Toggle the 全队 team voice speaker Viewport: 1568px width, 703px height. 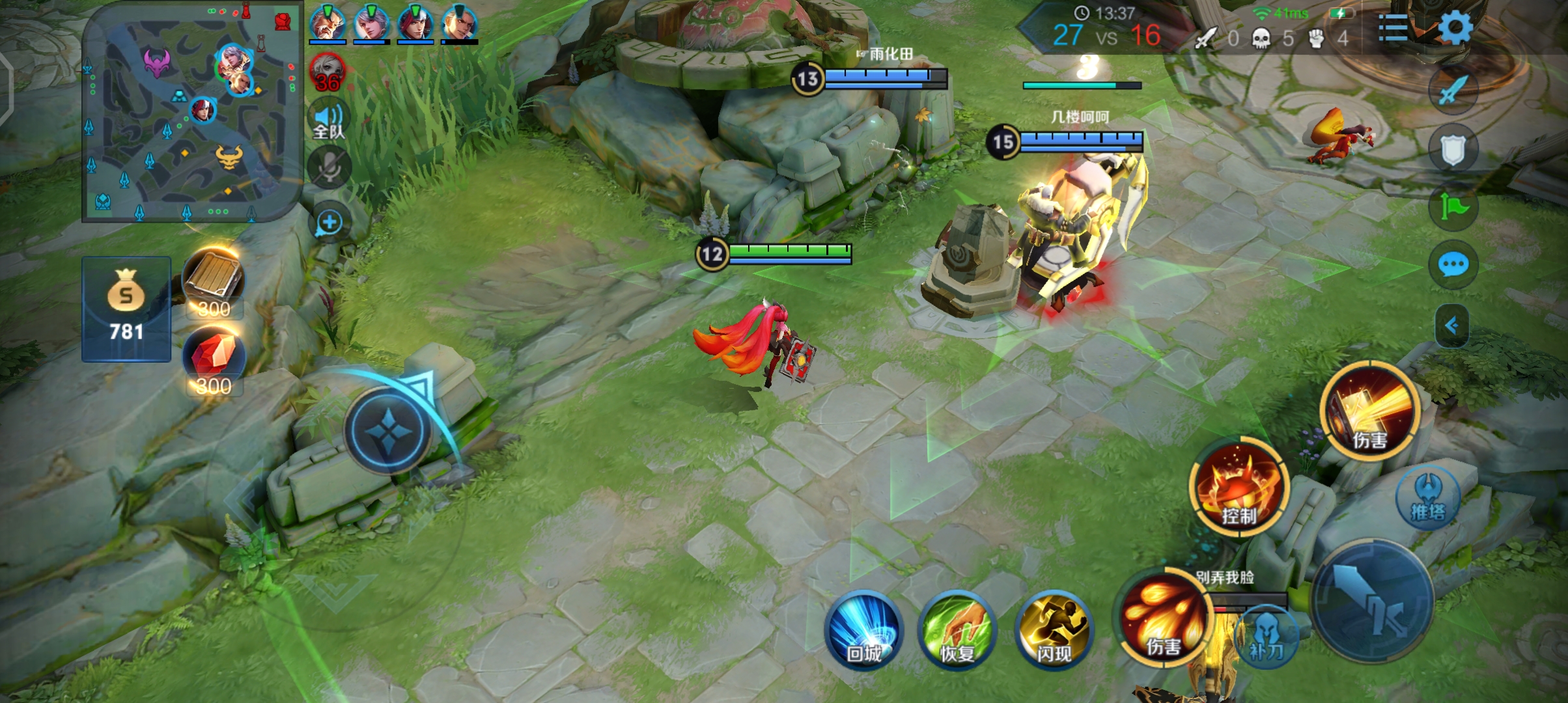coord(329,120)
